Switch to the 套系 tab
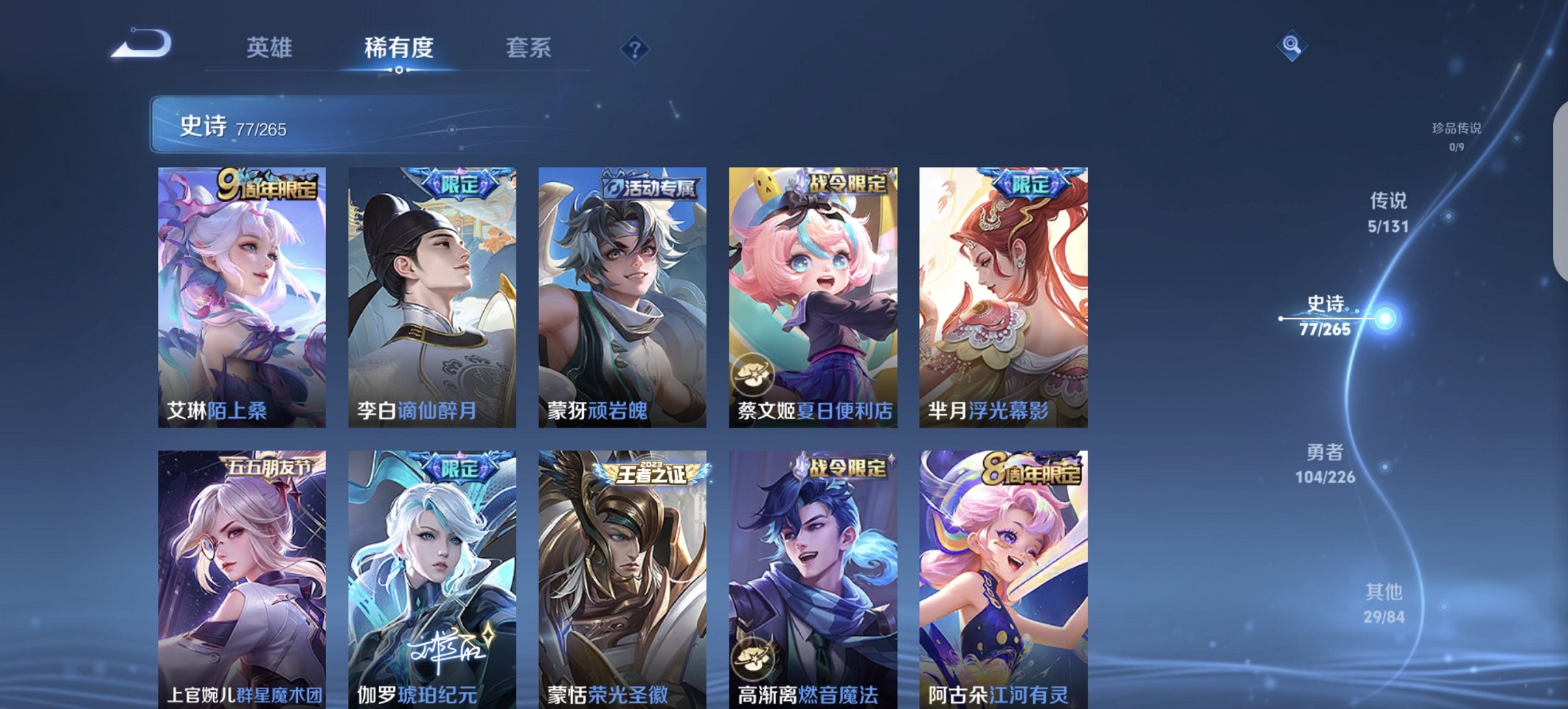The image size is (1568, 709). coord(529,48)
